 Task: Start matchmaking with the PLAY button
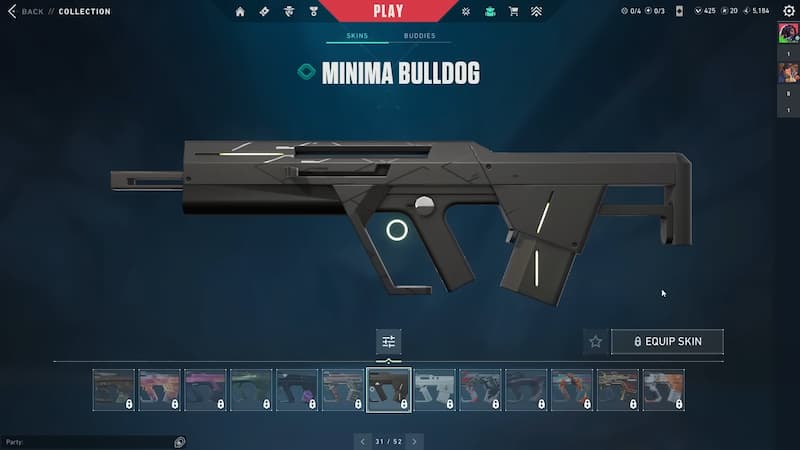387,11
